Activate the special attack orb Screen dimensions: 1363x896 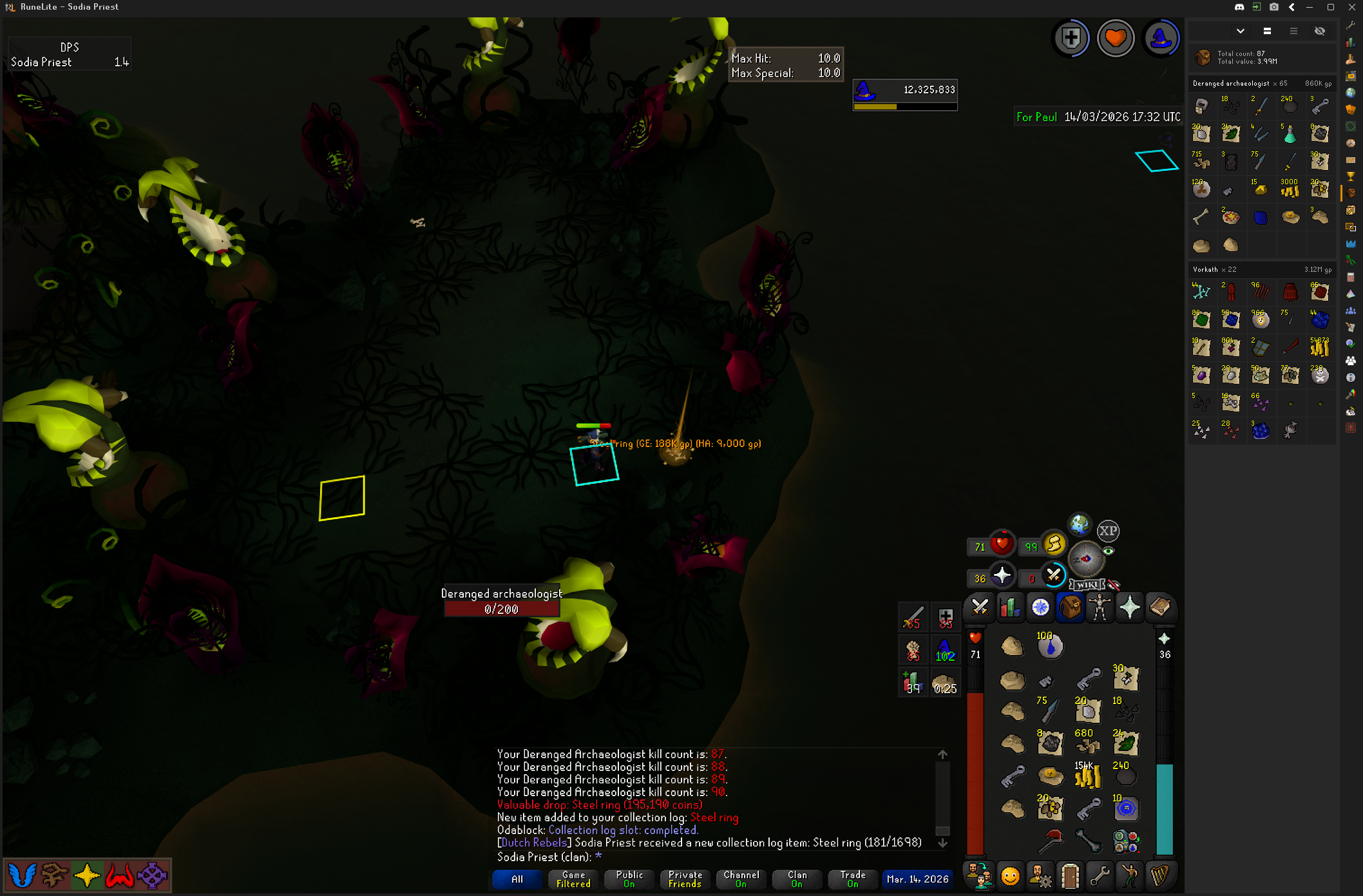(x=1054, y=575)
